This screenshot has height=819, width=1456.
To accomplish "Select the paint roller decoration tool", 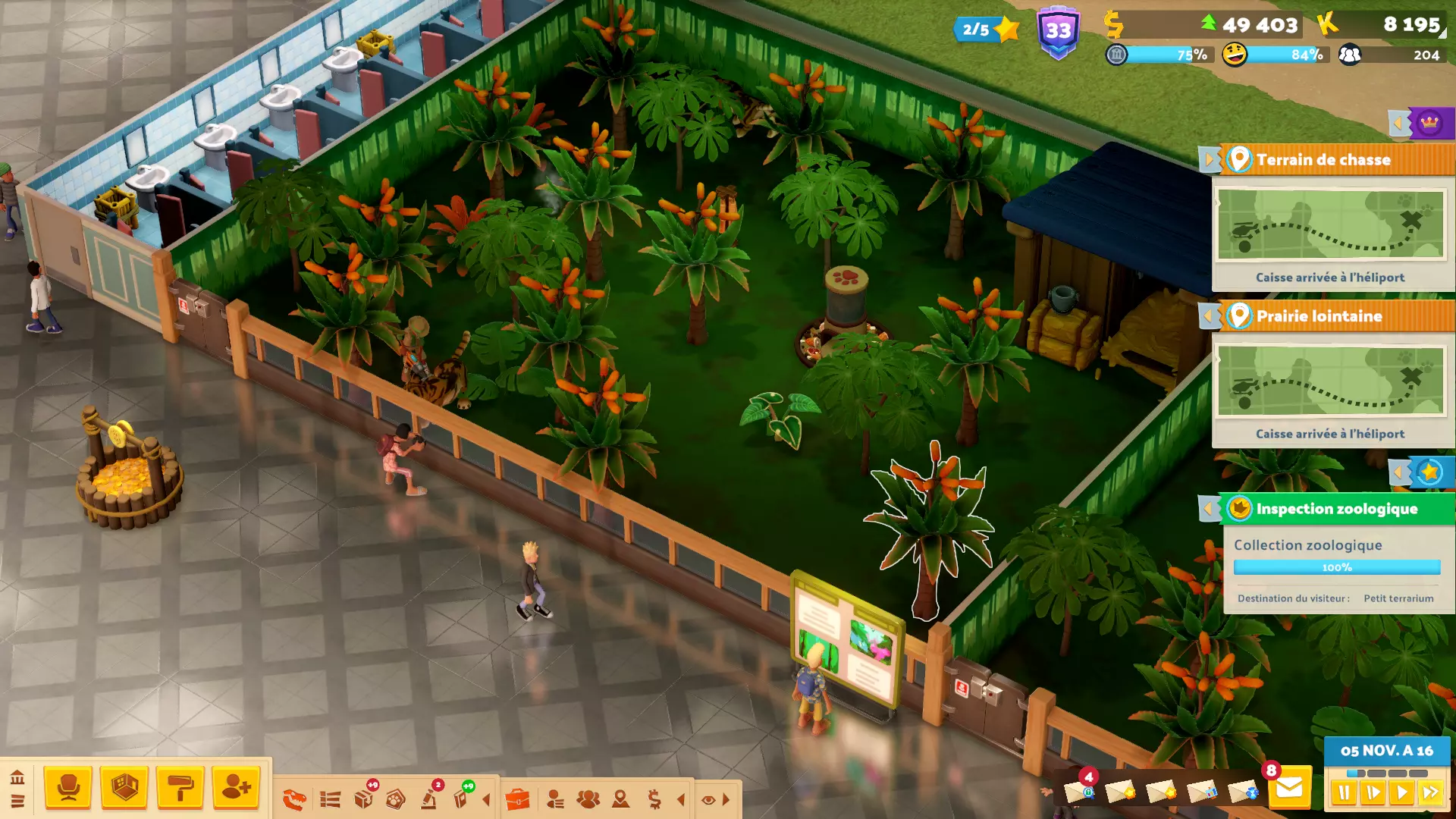I will click(180, 788).
